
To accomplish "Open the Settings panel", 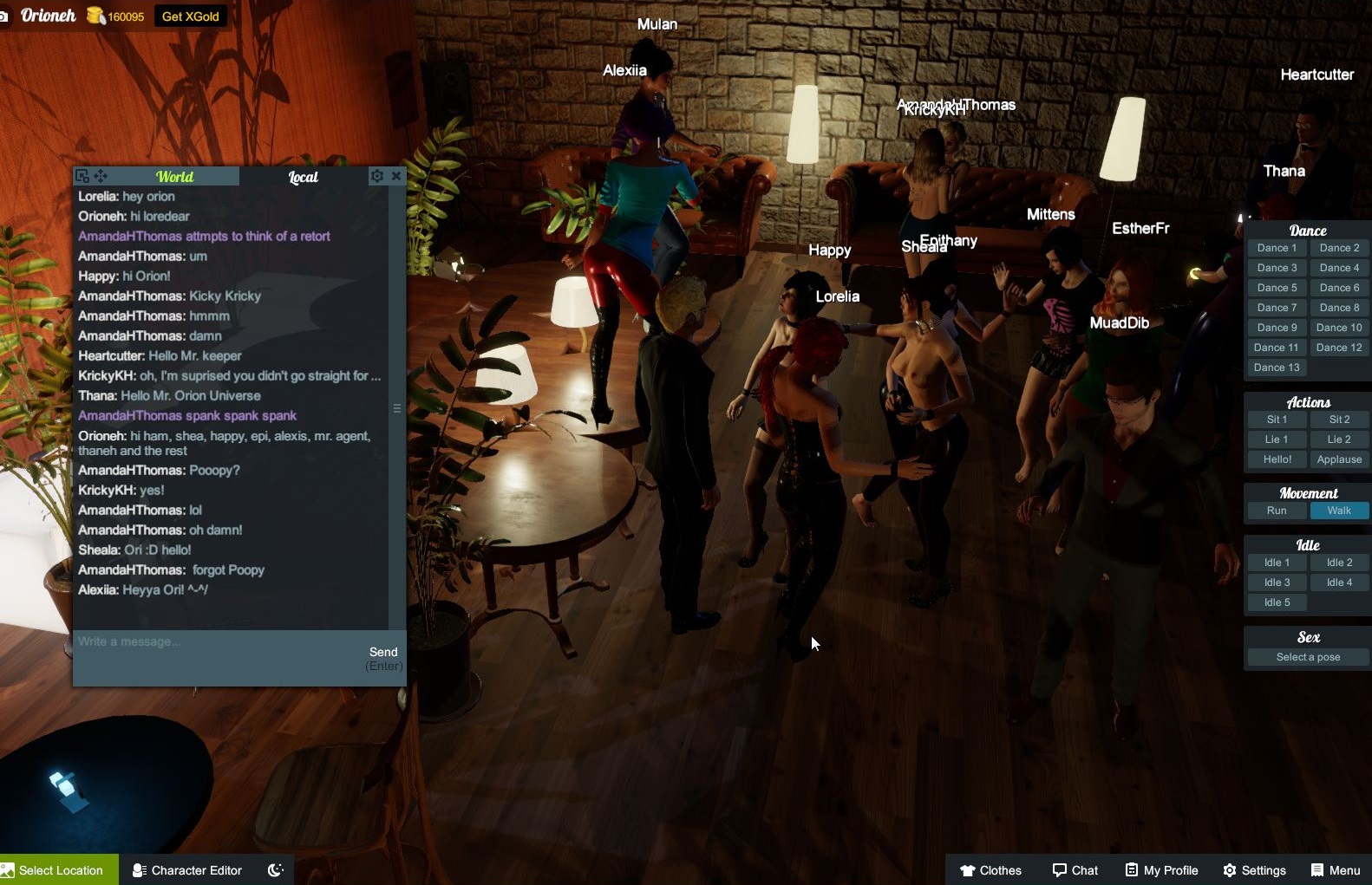I will [1255, 869].
